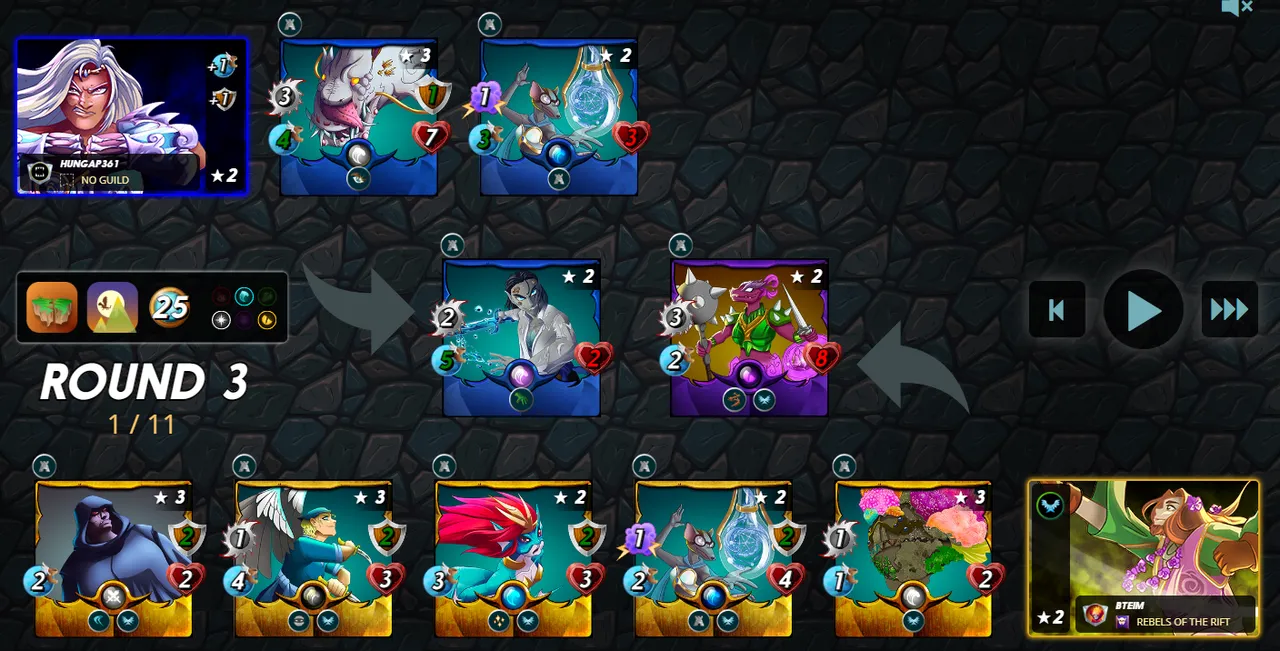The height and width of the screenshot is (651, 1280).
Task: Select the winged angel card
Action: 313,557
